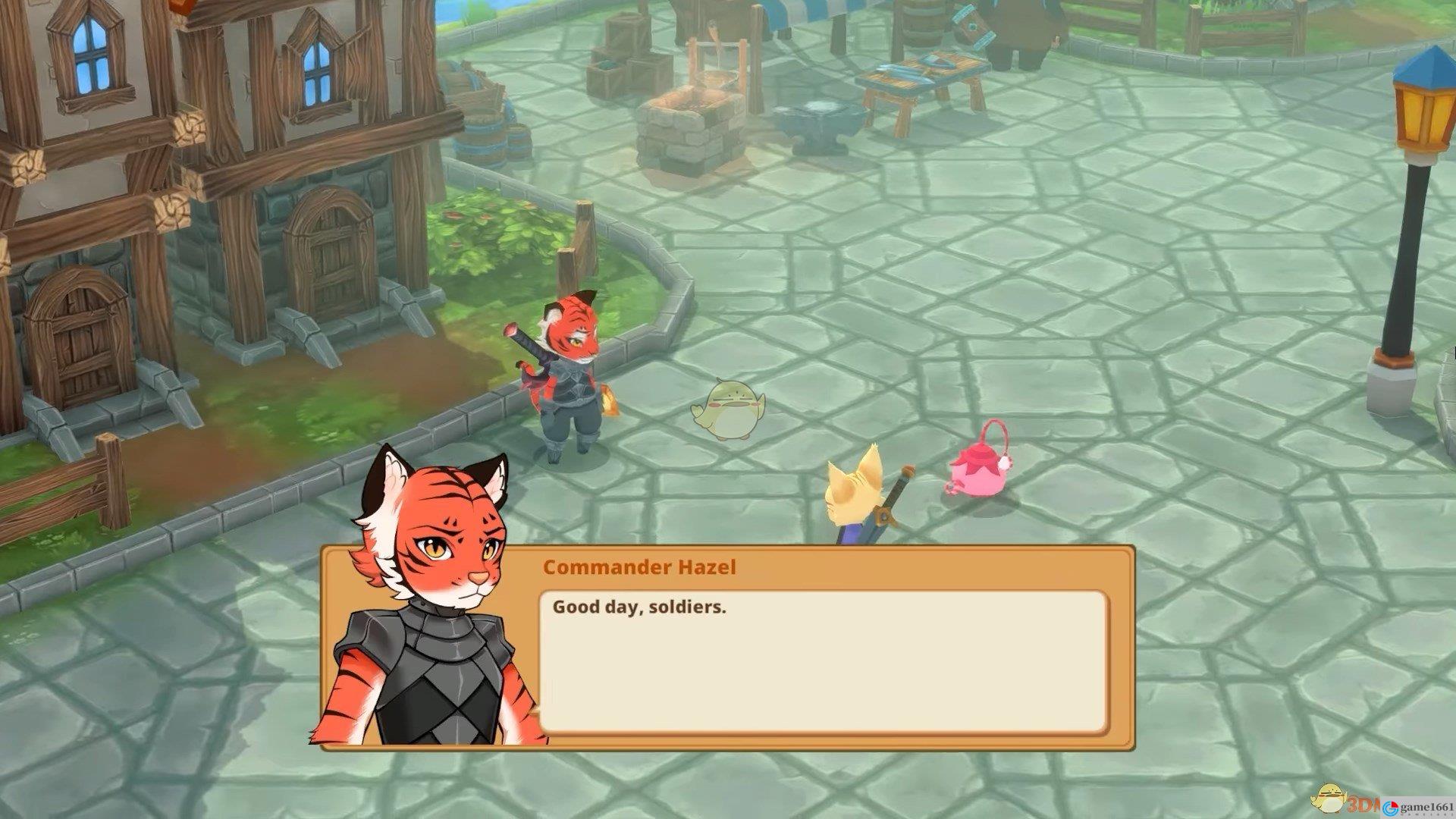The width and height of the screenshot is (1456, 819).
Task: Advance Commander Hazel's dialogue text box
Action: pos(823,662)
